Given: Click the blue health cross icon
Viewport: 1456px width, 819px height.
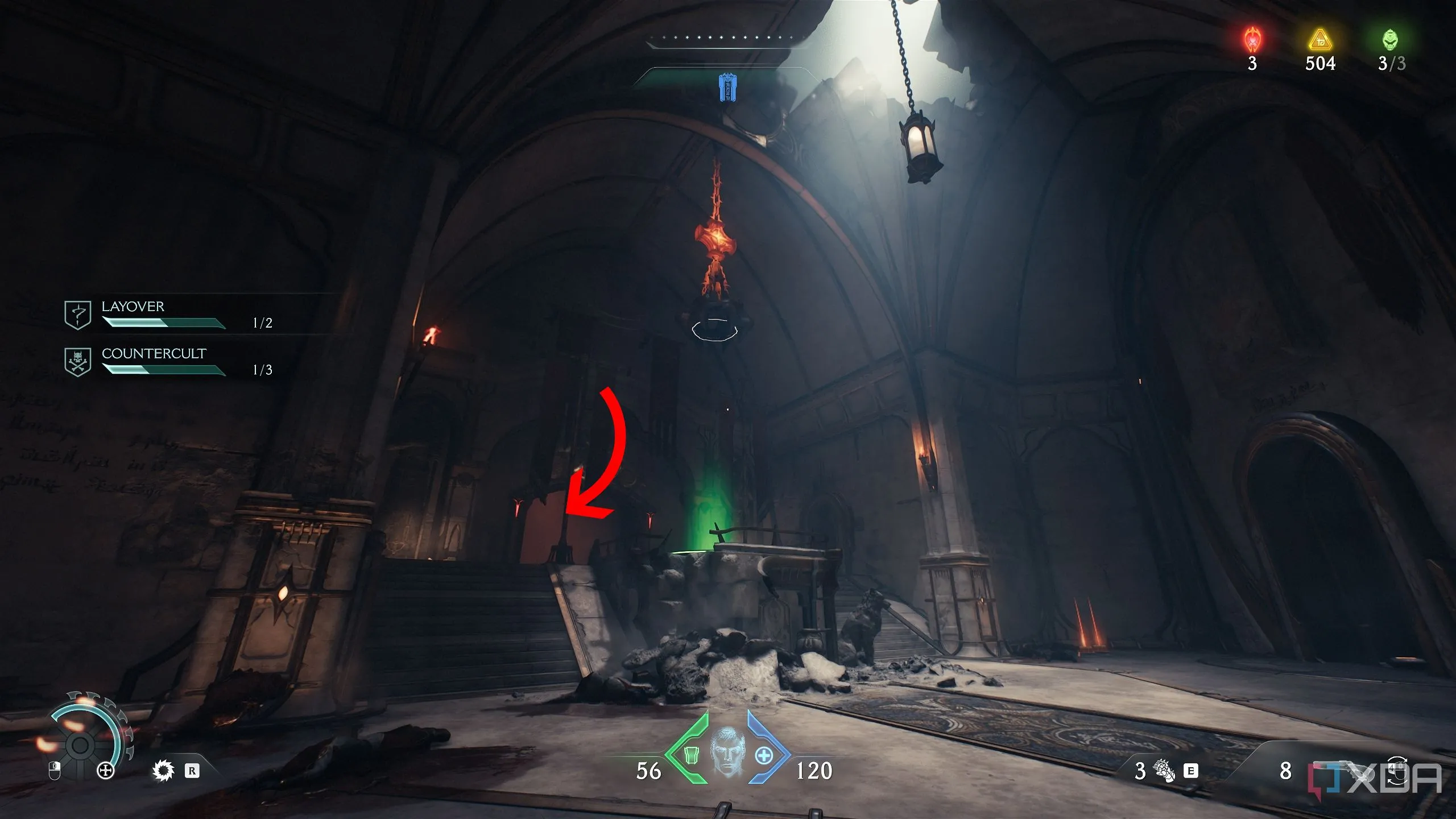Looking at the screenshot, I should (x=764, y=755).
